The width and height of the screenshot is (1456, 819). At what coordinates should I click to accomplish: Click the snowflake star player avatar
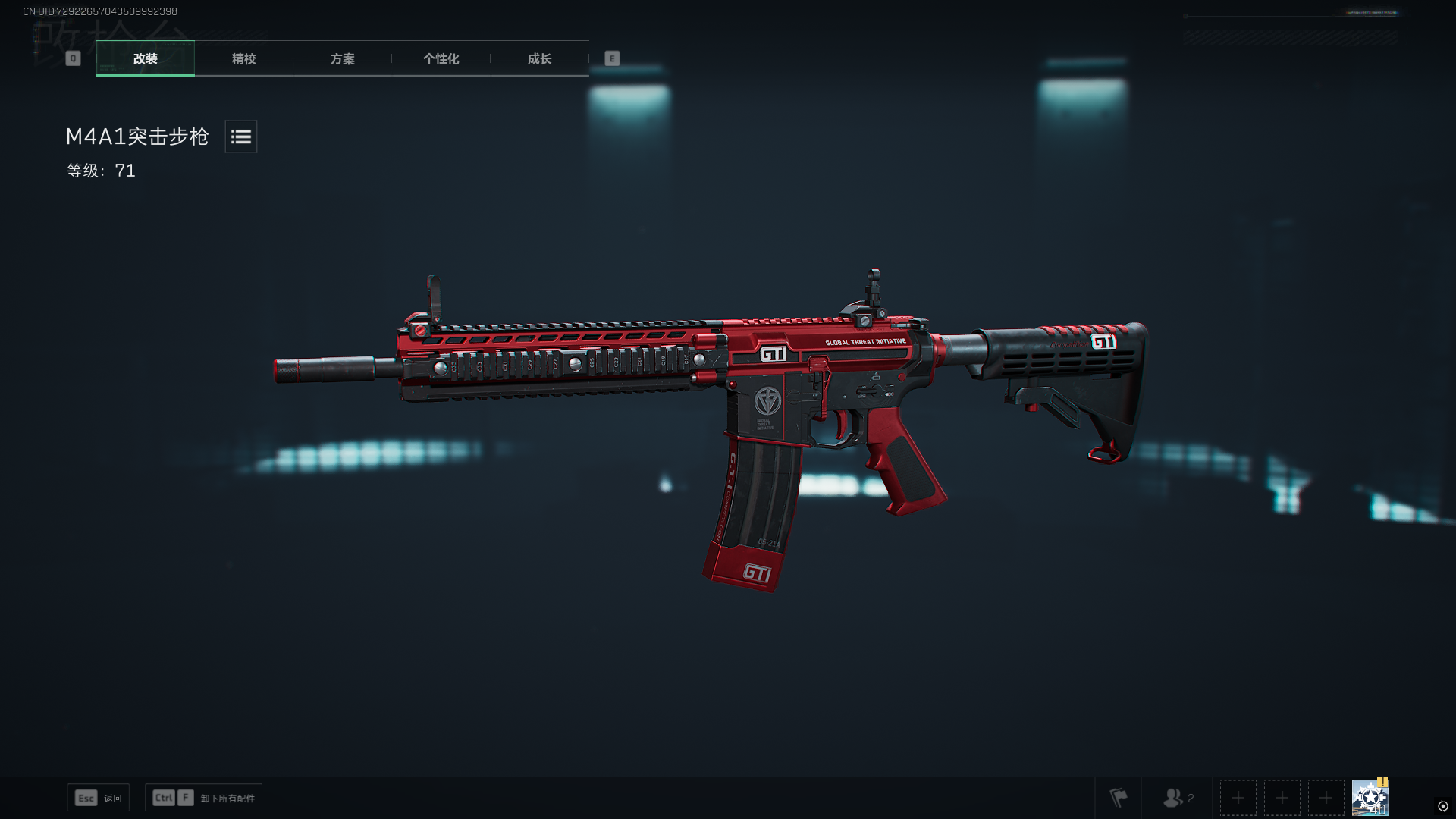click(1370, 798)
